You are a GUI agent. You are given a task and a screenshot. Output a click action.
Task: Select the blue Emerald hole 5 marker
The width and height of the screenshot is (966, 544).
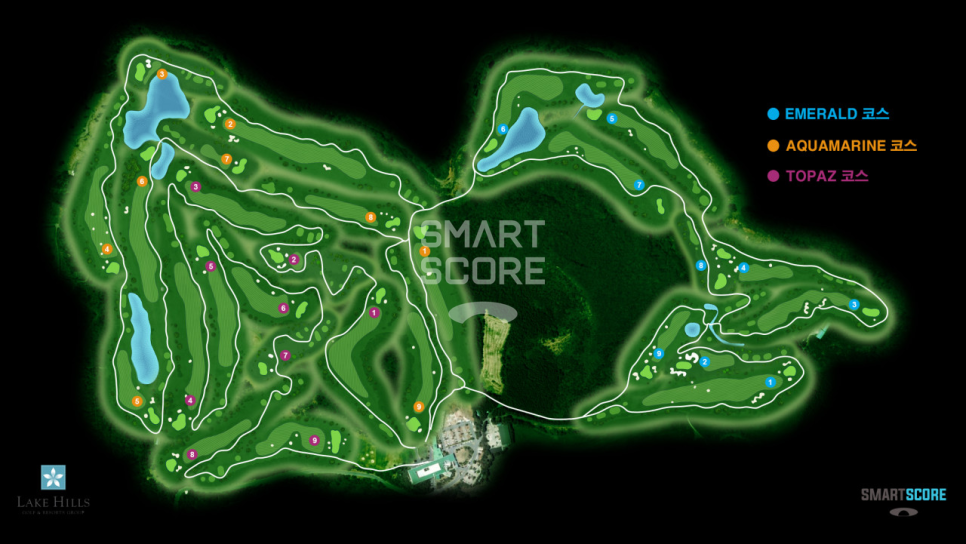[612, 118]
